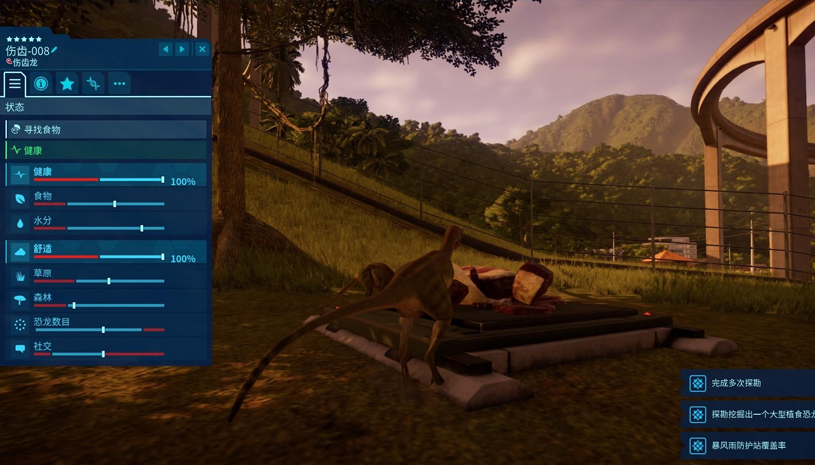
Task: Open the 暴风雨防护站覆盖率 objective
Action: coord(748,445)
